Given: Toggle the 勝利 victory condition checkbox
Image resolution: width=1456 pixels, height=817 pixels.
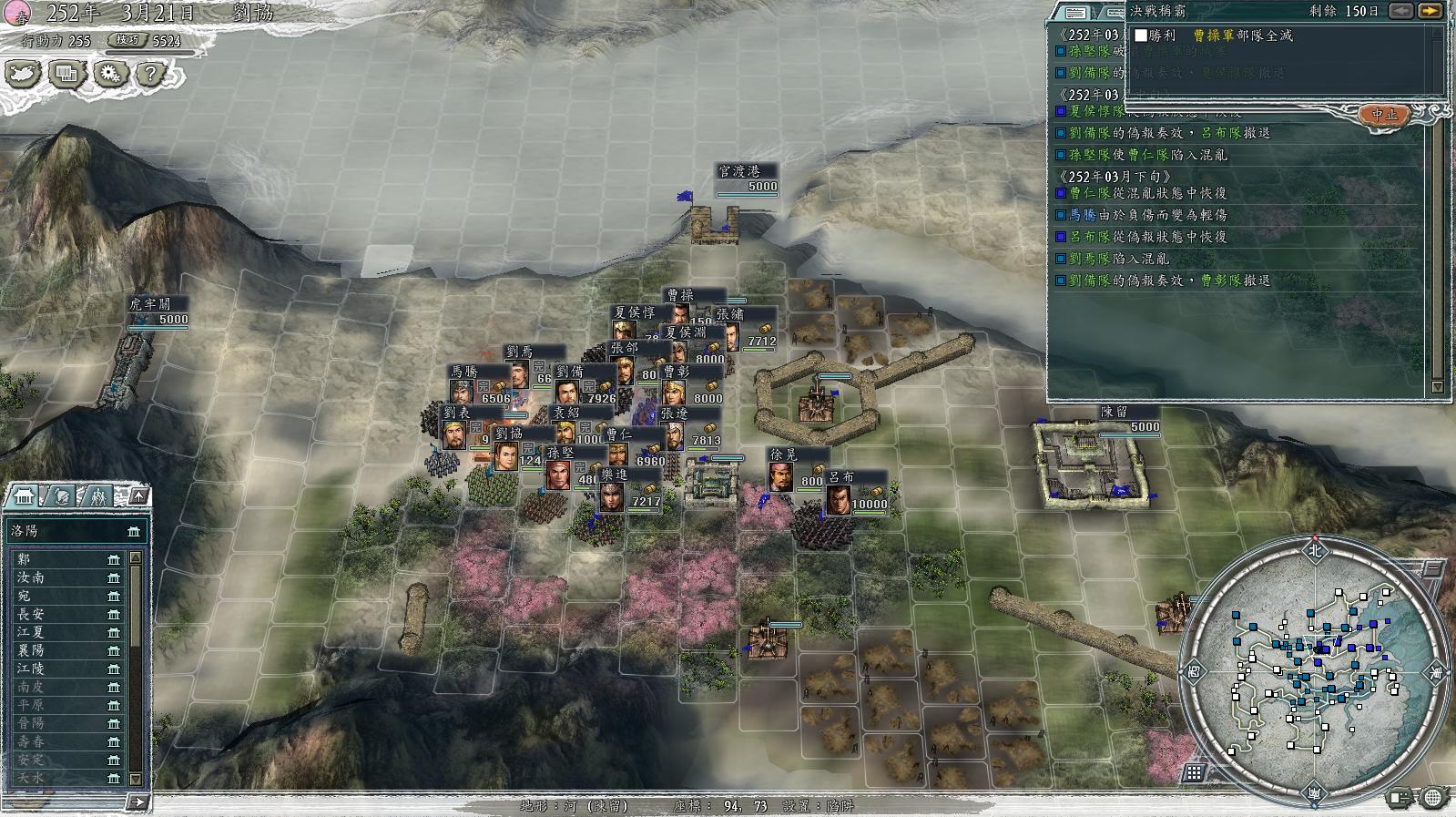Looking at the screenshot, I should pos(1140,36).
